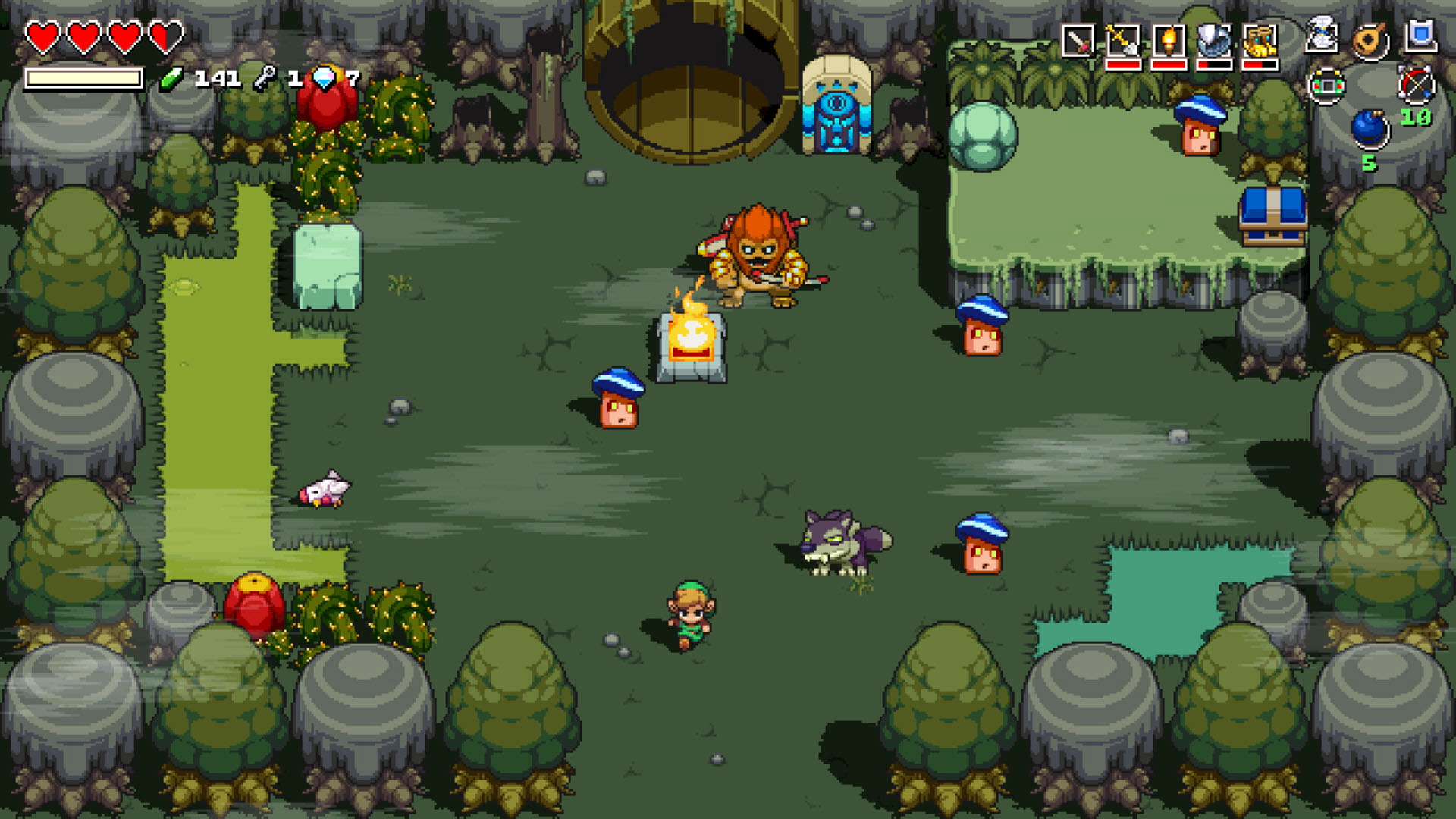Image resolution: width=1456 pixels, height=819 pixels.
Task: Equip the blue shield icon
Action: (x=1420, y=33)
